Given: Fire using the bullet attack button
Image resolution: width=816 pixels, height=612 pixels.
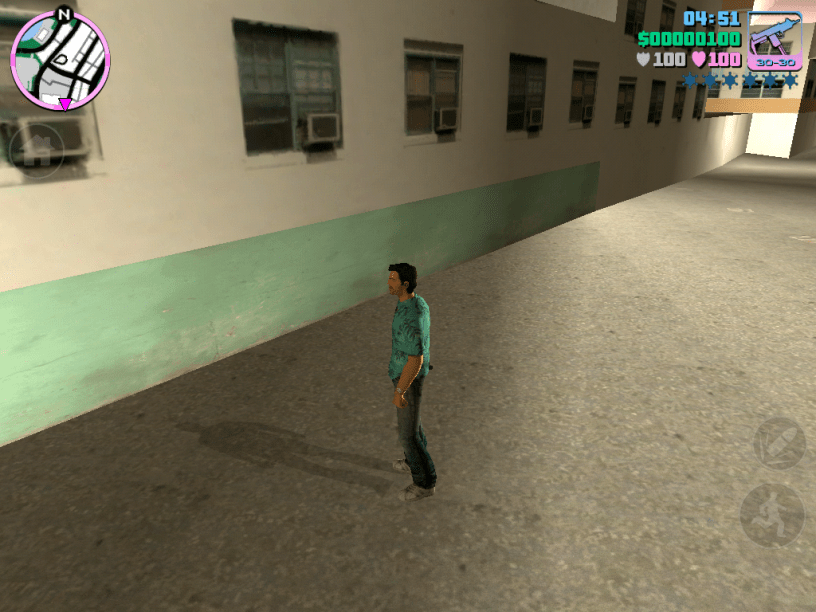Looking at the screenshot, I should click(779, 443).
